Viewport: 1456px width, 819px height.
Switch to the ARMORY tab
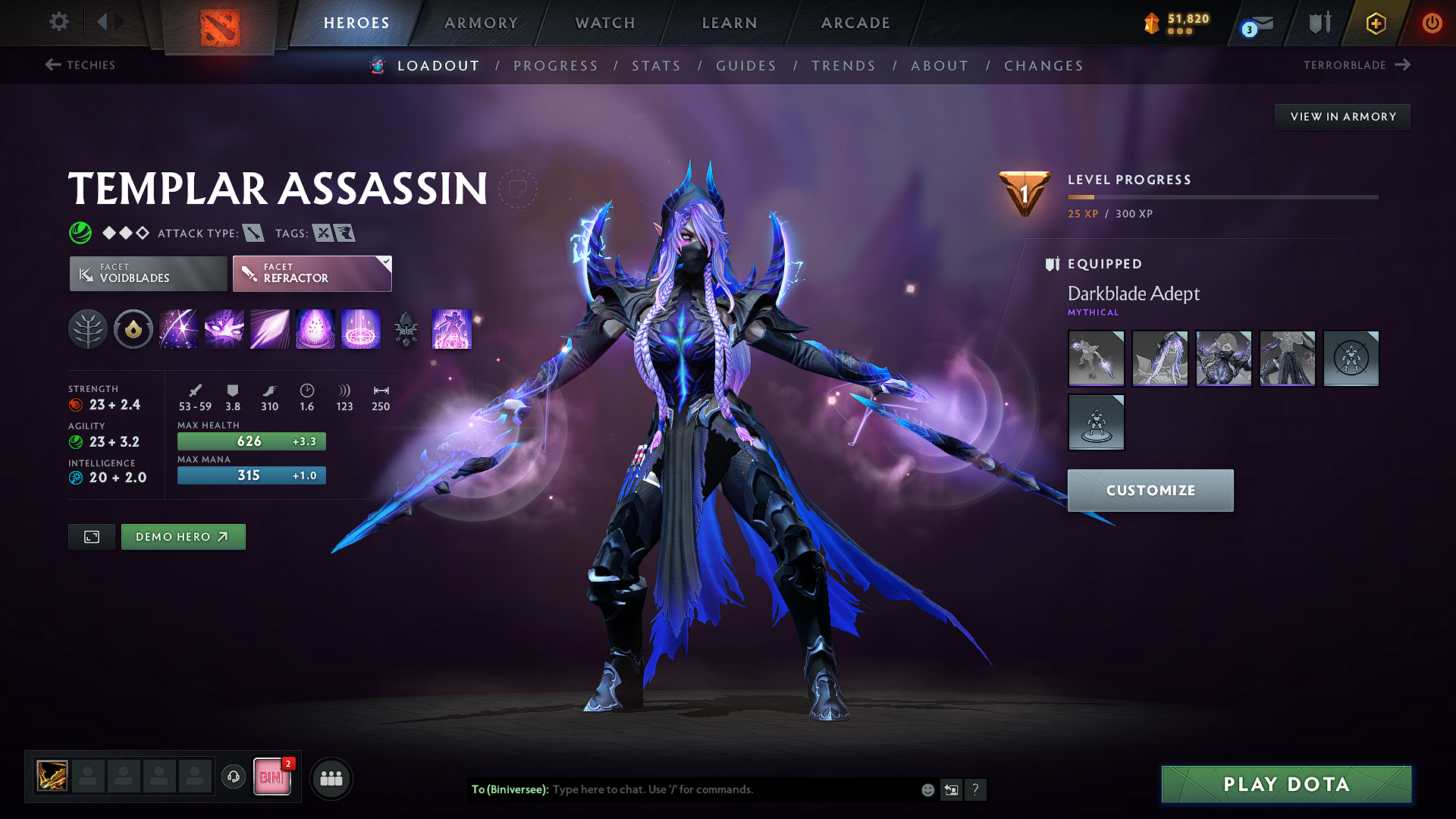coord(481,23)
